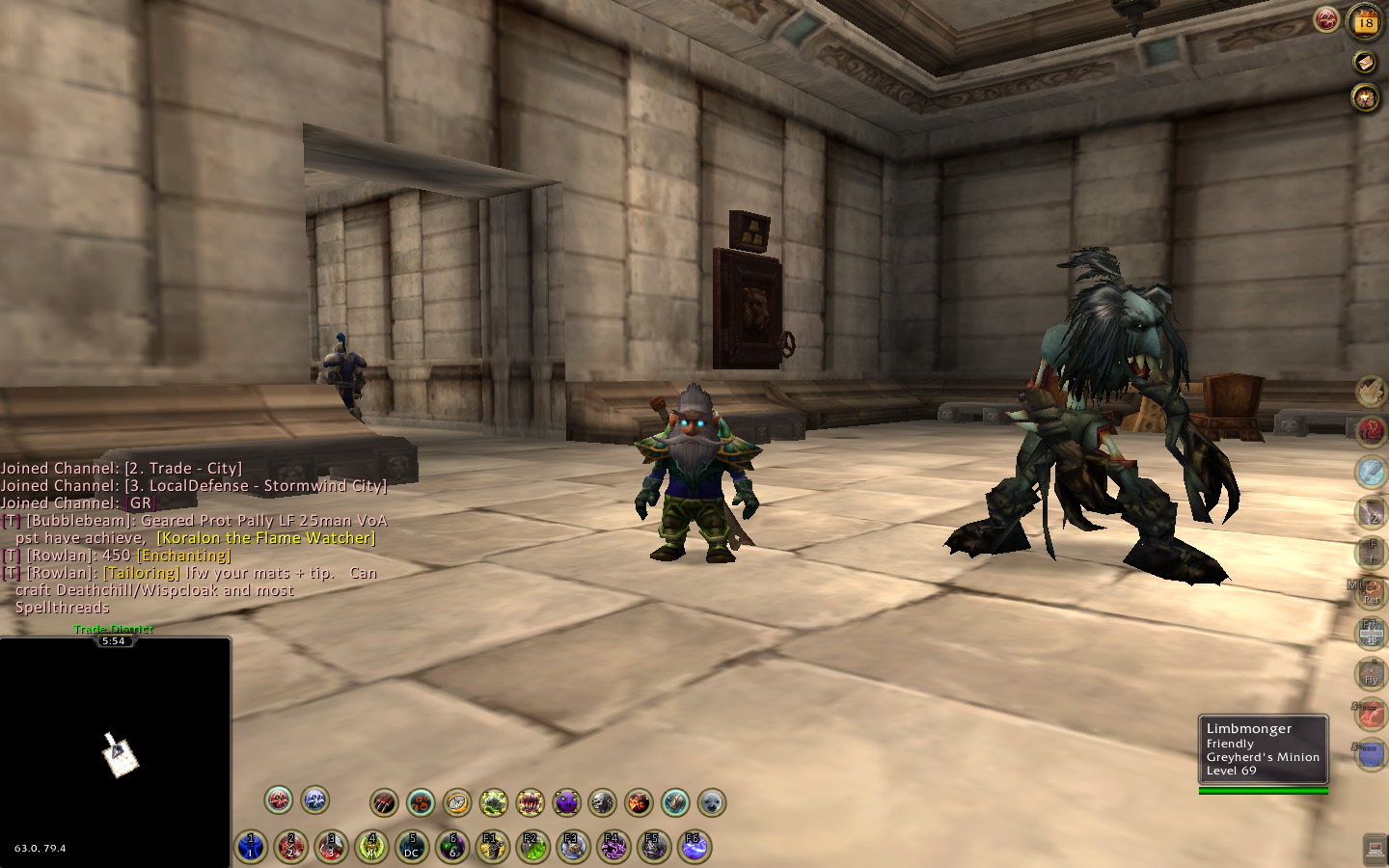Screen dimensions: 1389x868
Task: Click the Tailoring link from Rowlan
Action: [x=142, y=573]
